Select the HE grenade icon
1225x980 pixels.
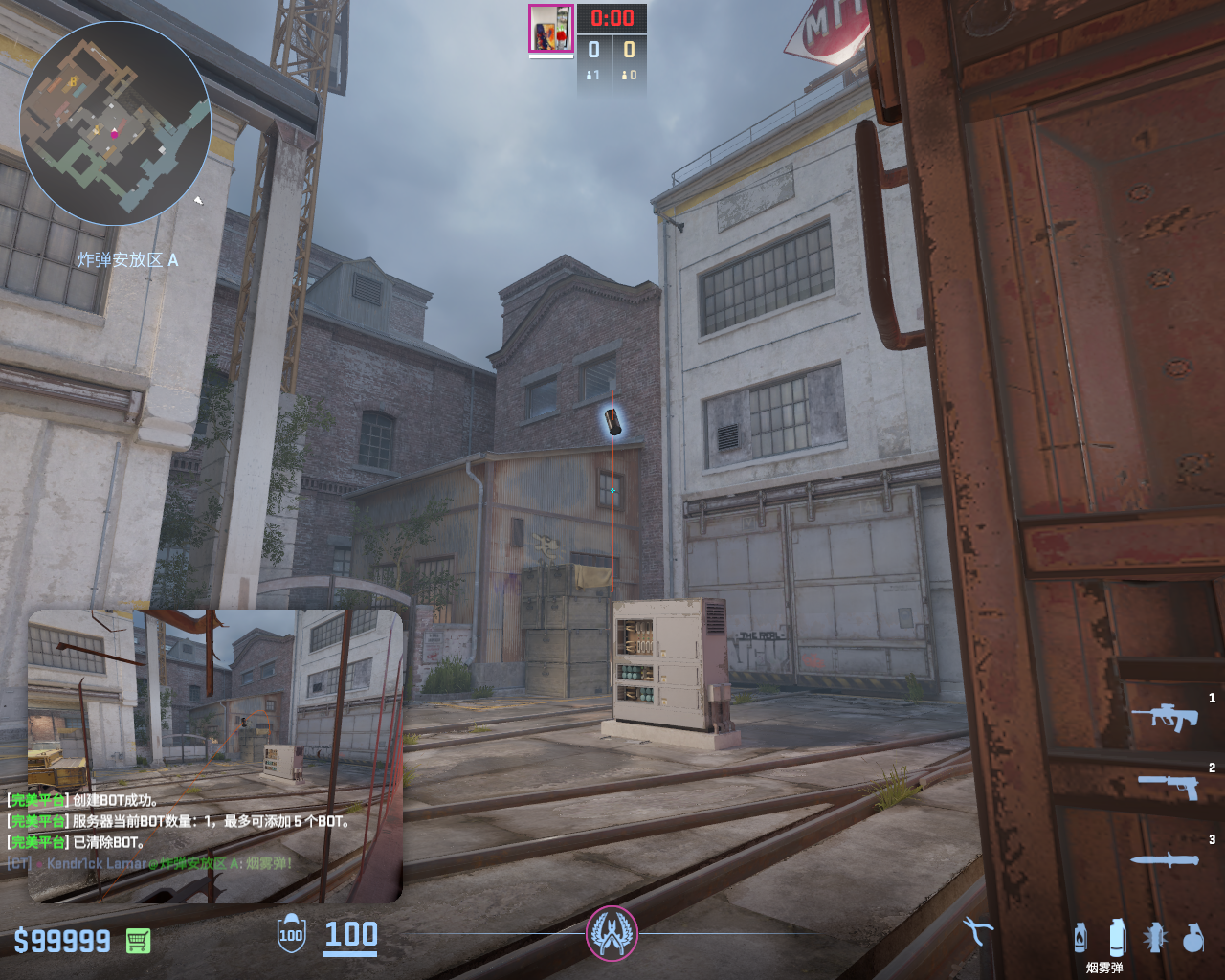[1192, 938]
